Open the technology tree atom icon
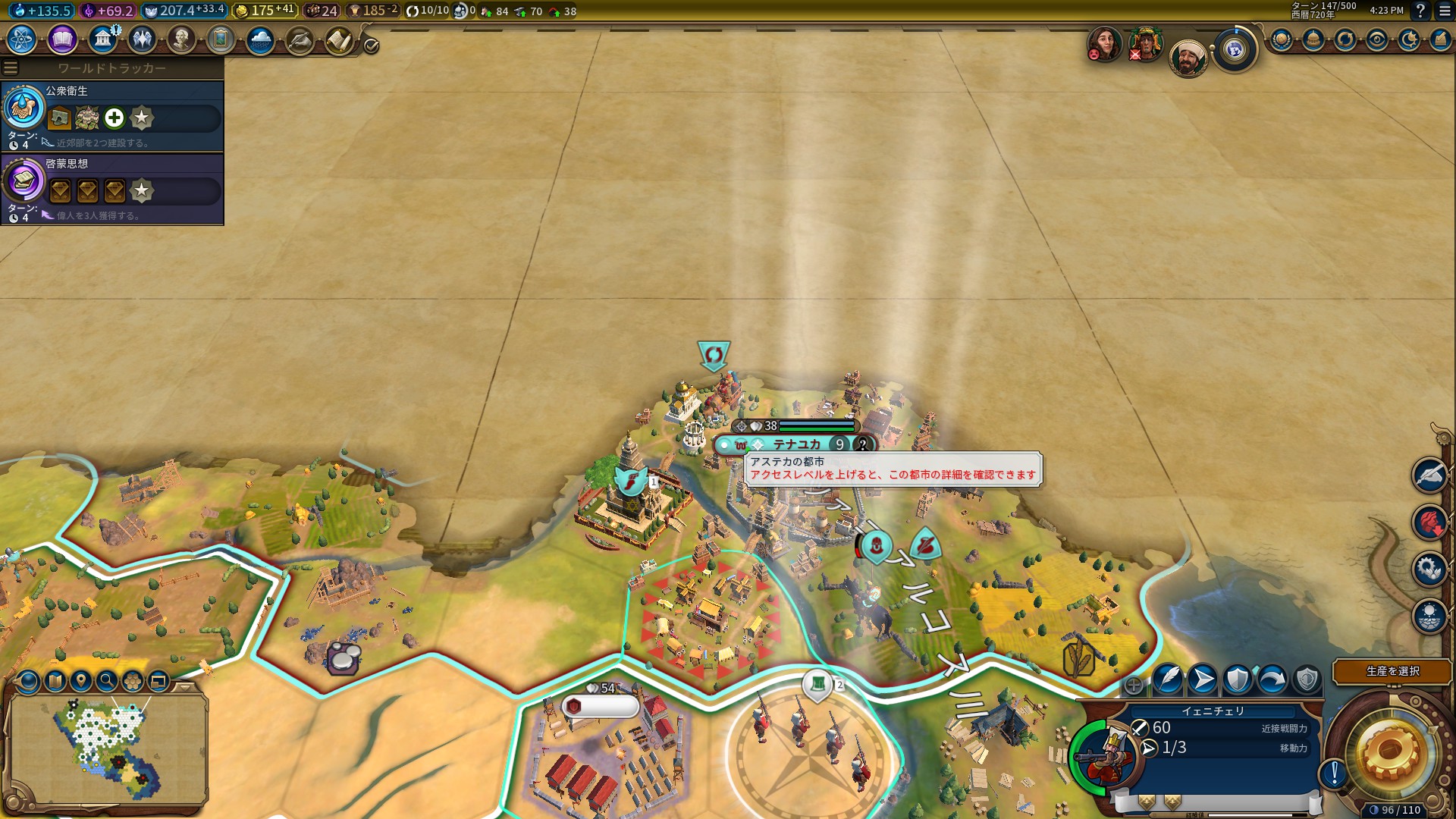Viewport: 1456px width, 819px height. pos(22,39)
